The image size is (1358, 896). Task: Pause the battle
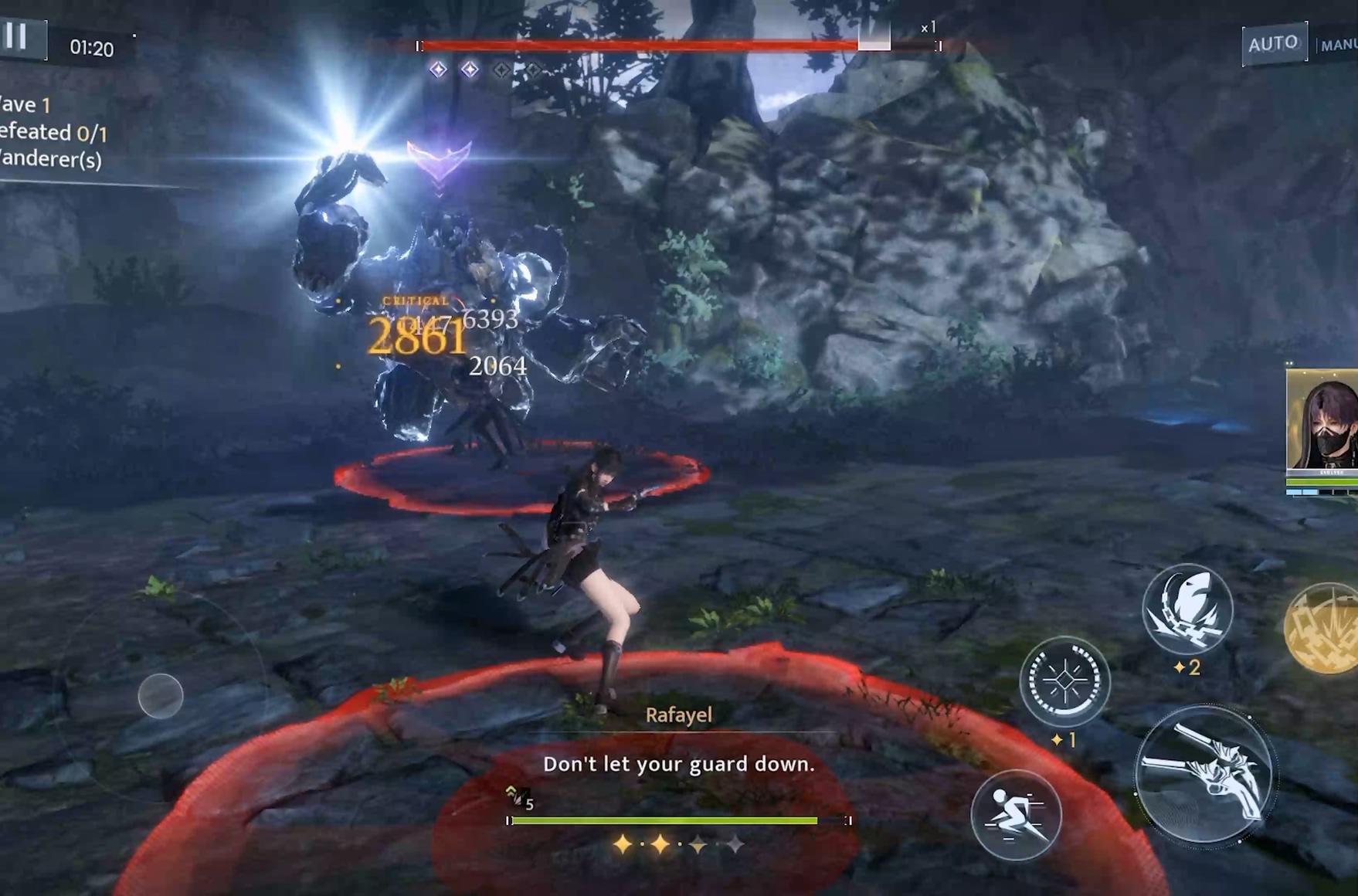coord(17,36)
